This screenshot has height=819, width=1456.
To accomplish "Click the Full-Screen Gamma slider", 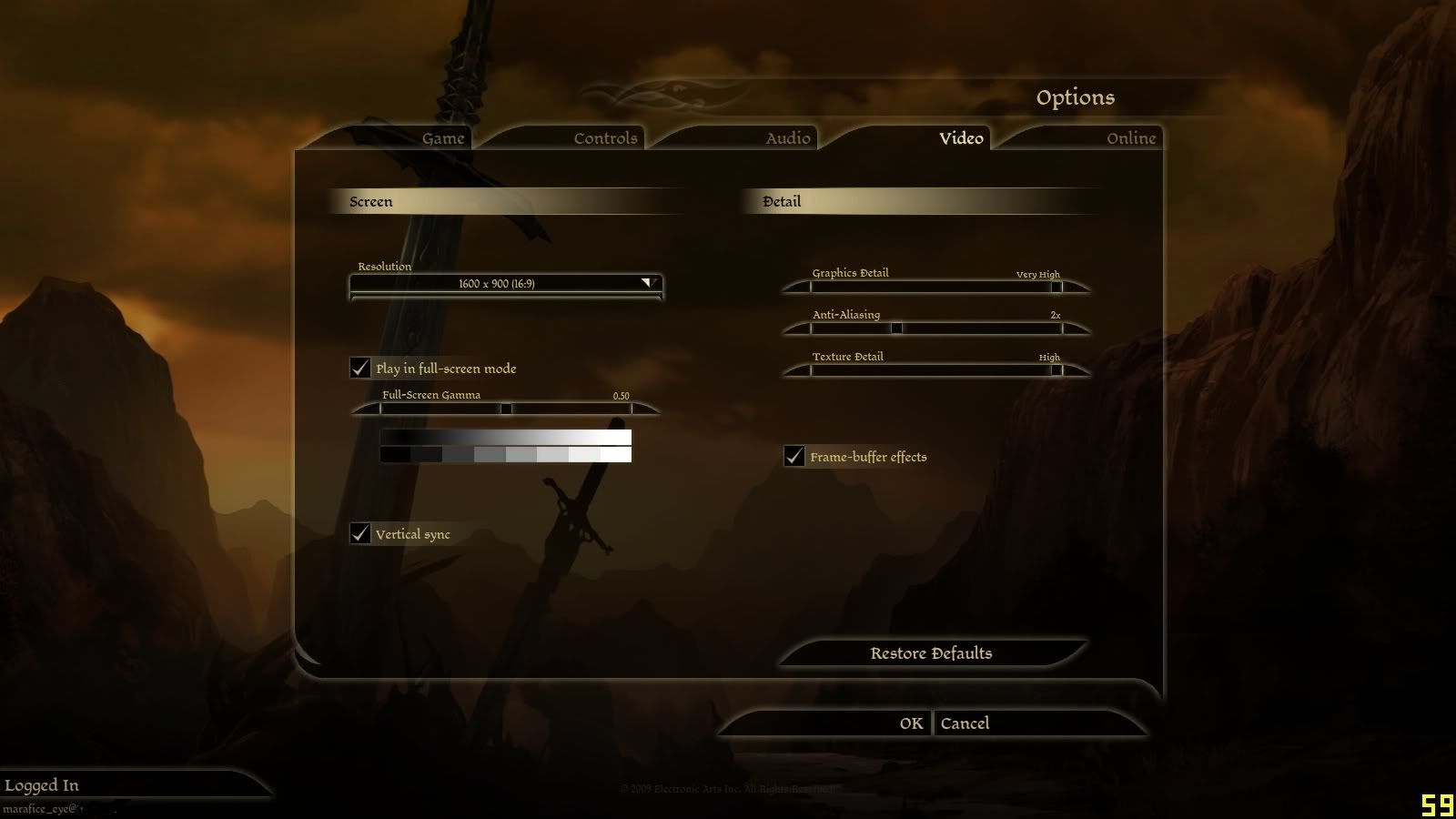I will pos(506,409).
